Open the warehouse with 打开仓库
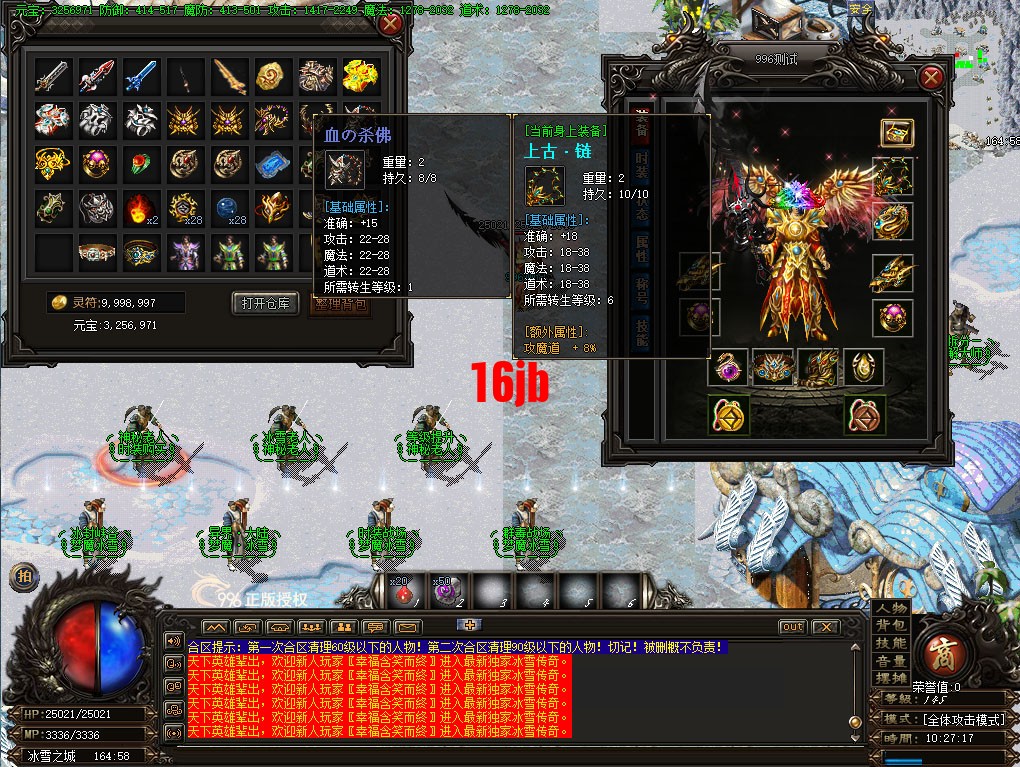Viewport: 1020px width, 767px height. [x=266, y=303]
